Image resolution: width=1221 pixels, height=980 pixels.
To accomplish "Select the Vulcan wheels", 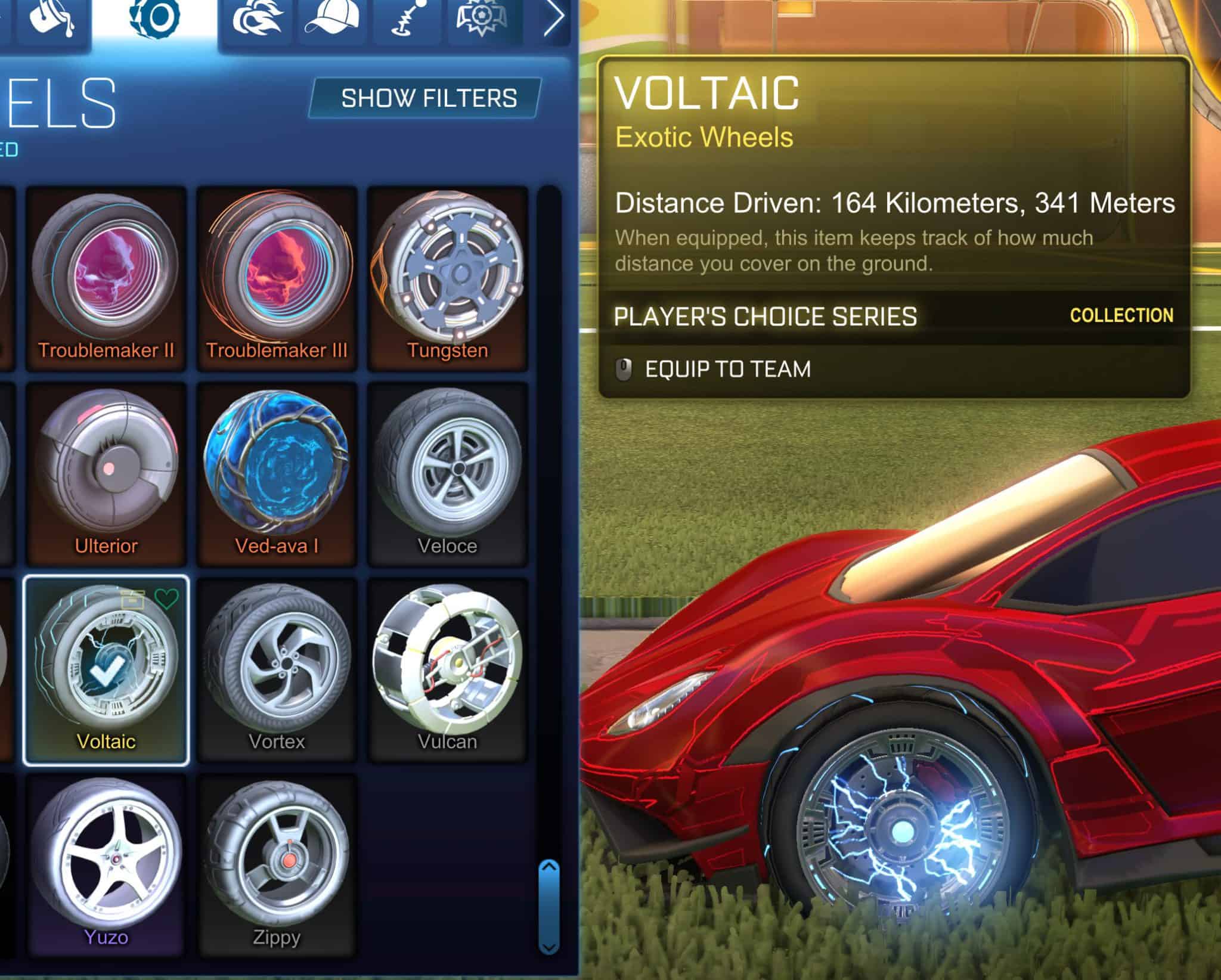I will [x=447, y=669].
